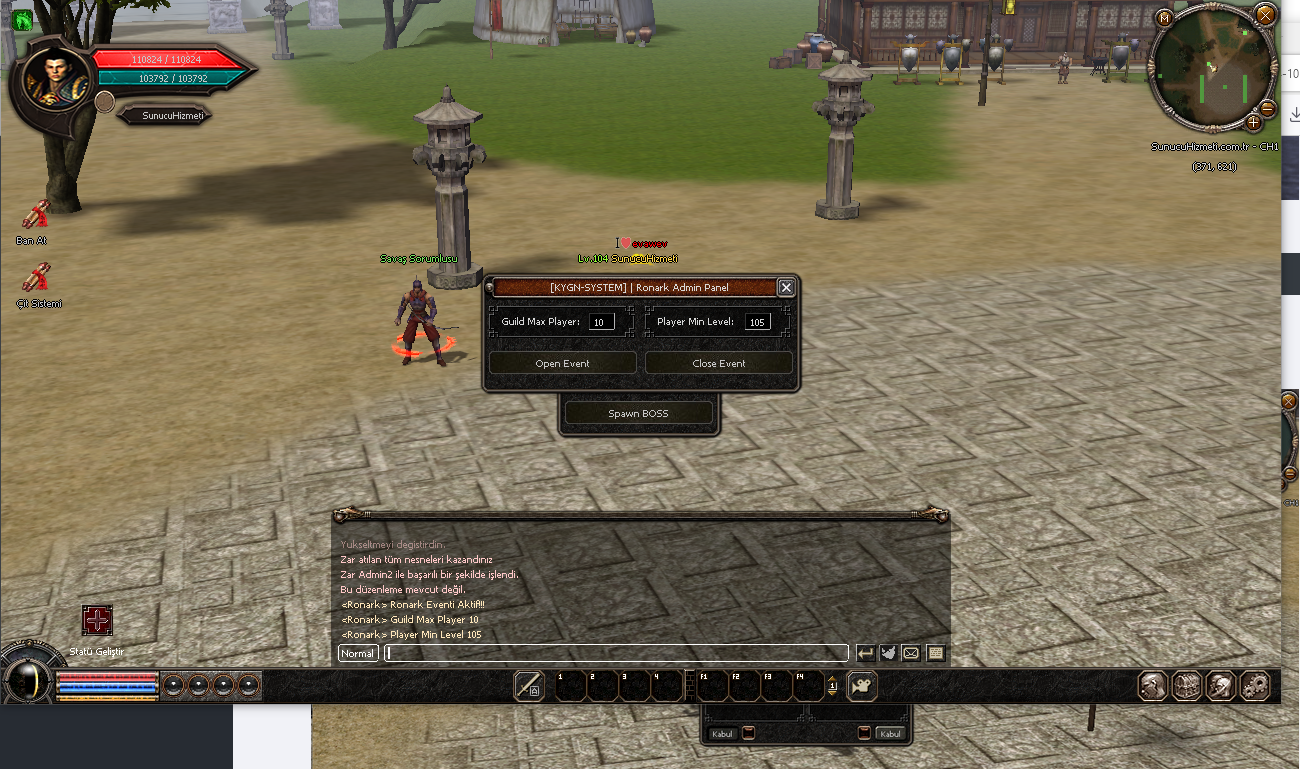Edit the Guild Max Player field
The image size is (1300, 769).
(x=602, y=322)
